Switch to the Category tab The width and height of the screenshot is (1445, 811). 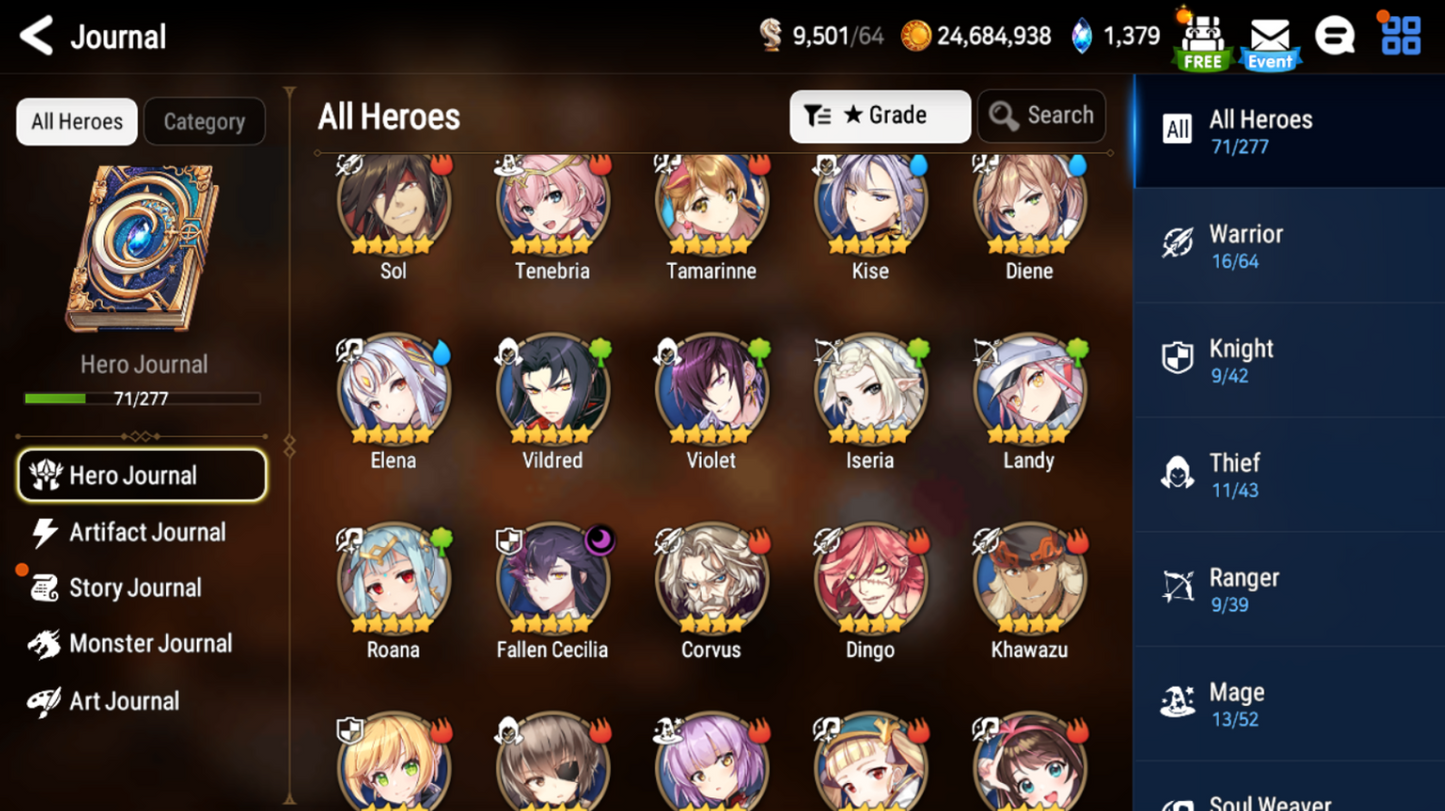click(204, 122)
